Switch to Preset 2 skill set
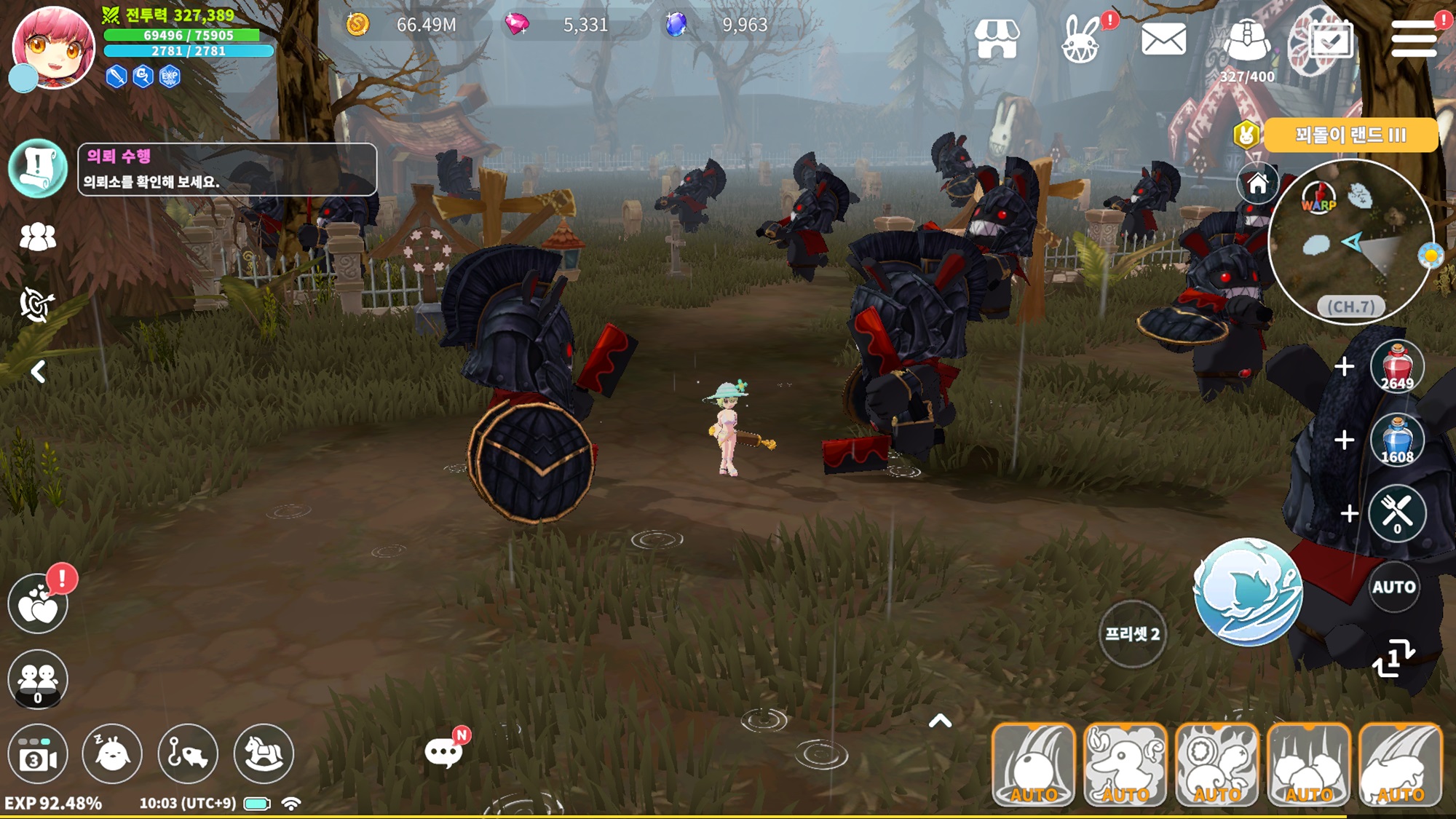This screenshot has height=819, width=1456. click(1132, 633)
